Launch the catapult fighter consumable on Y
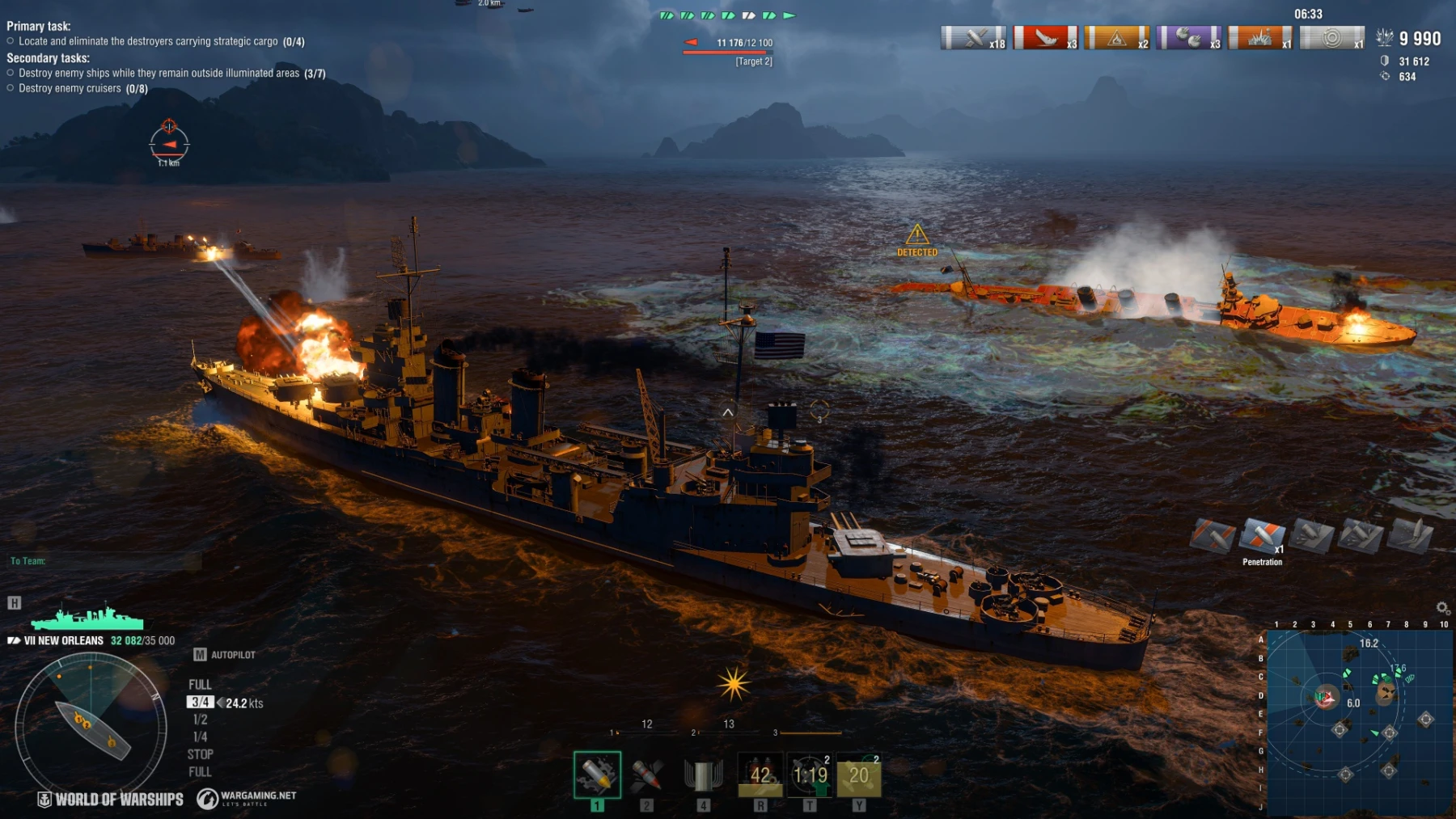This screenshot has height=819, width=1456. (x=859, y=774)
